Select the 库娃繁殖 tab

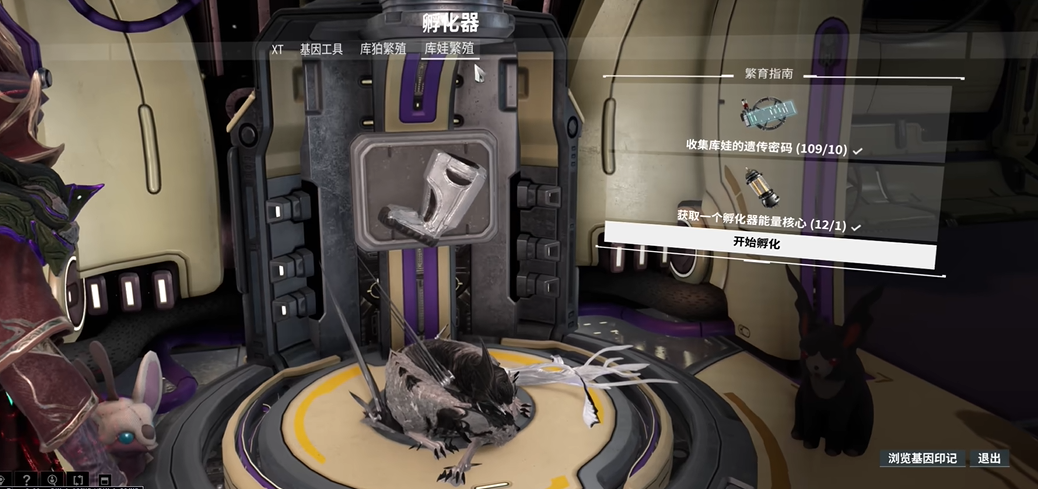click(449, 49)
